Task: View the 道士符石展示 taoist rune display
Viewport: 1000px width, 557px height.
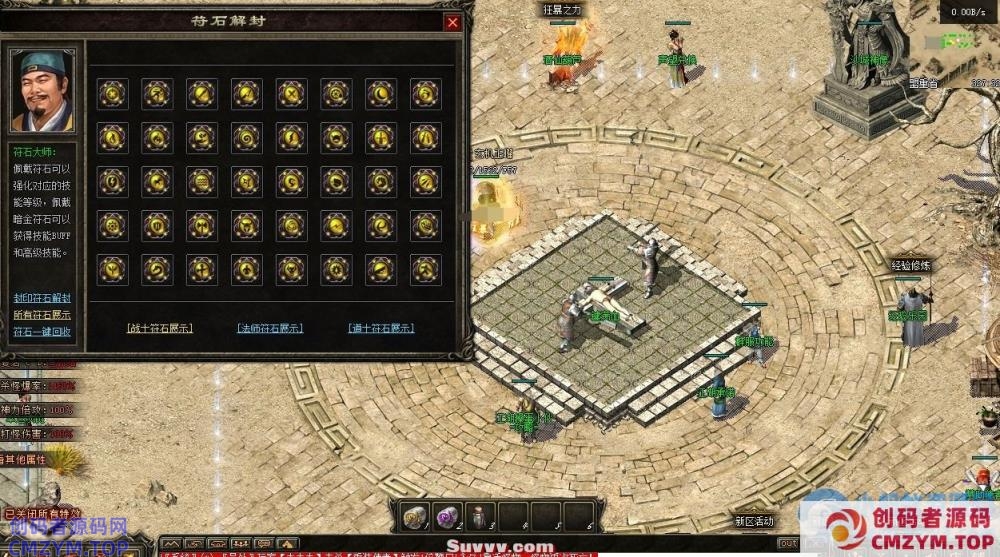Action: (381, 328)
